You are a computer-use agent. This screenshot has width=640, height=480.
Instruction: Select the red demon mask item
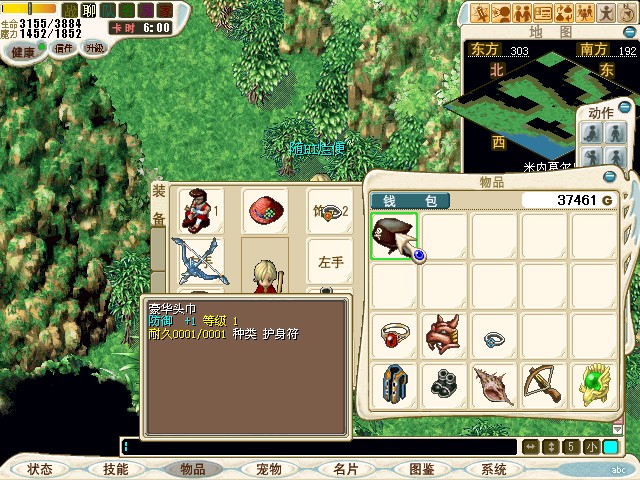[444, 335]
